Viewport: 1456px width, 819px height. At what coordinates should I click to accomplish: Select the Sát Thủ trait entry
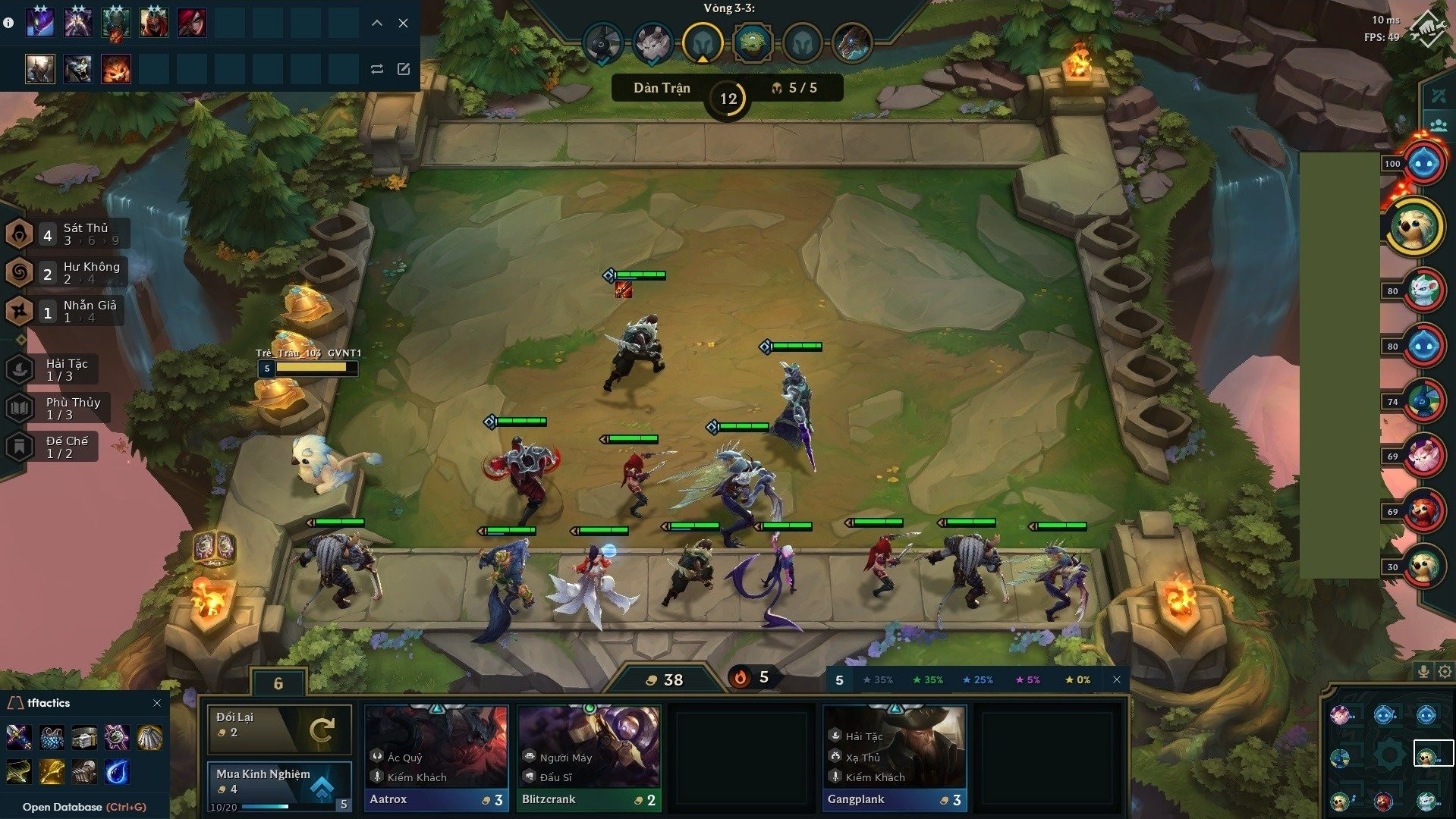click(67, 234)
